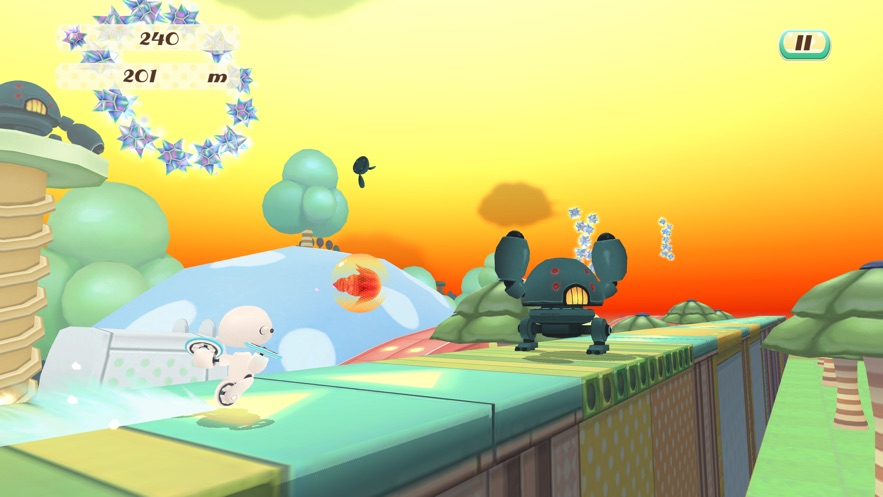Image resolution: width=883 pixels, height=497 pixels.
Task: Pause the game with the pause button
Action: pyautogui.click(x=804, y=44)
